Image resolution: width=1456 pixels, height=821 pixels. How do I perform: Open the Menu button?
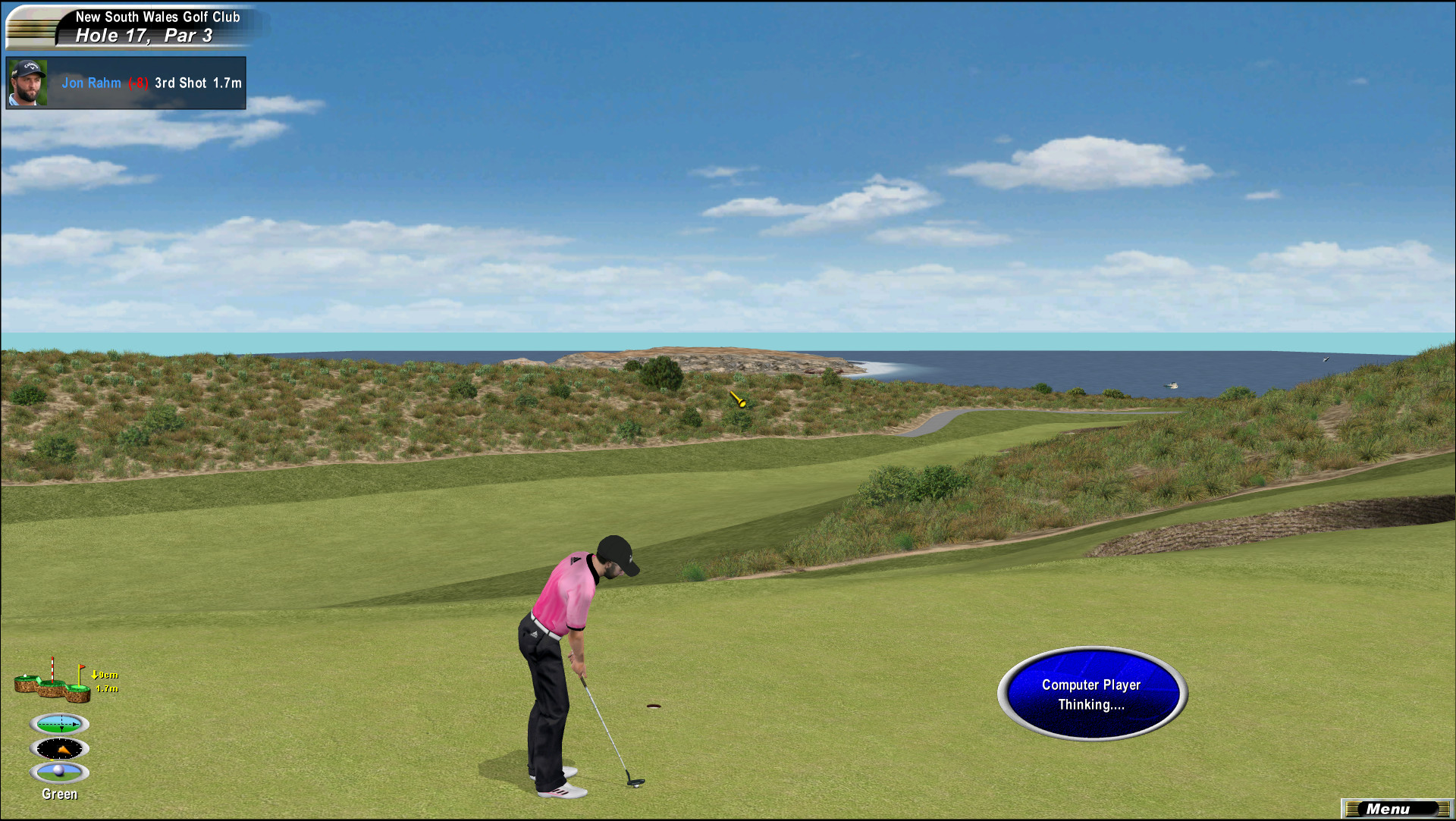[x=1395, y=809]
